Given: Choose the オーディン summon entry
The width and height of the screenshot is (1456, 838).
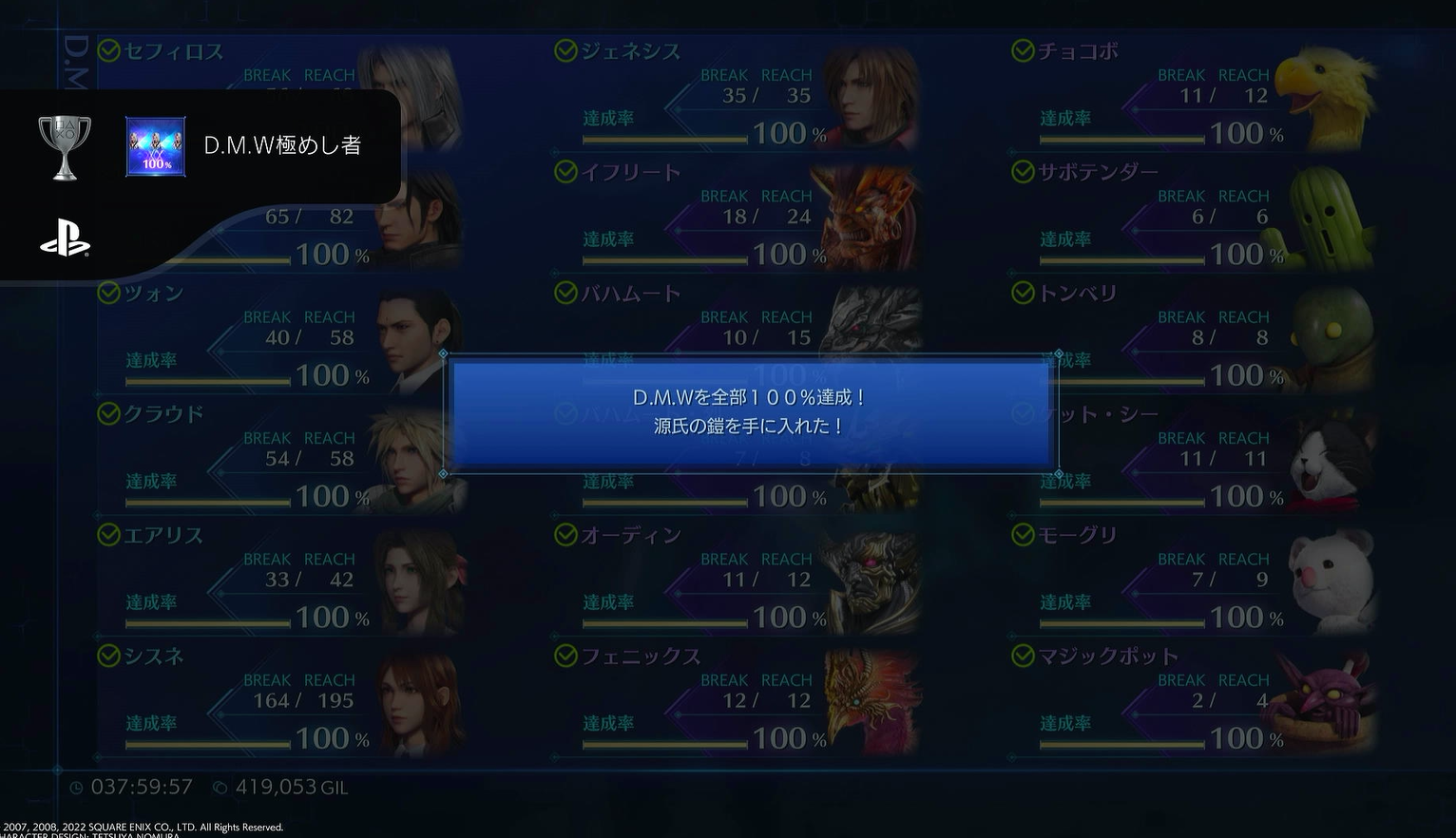Looking at the screenshot, I should point(737,579).
